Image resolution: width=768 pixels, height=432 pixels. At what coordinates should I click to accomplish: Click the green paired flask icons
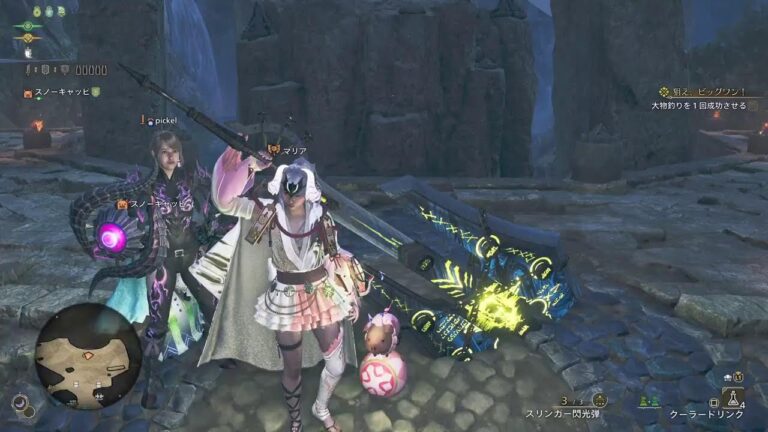[649, 400]
